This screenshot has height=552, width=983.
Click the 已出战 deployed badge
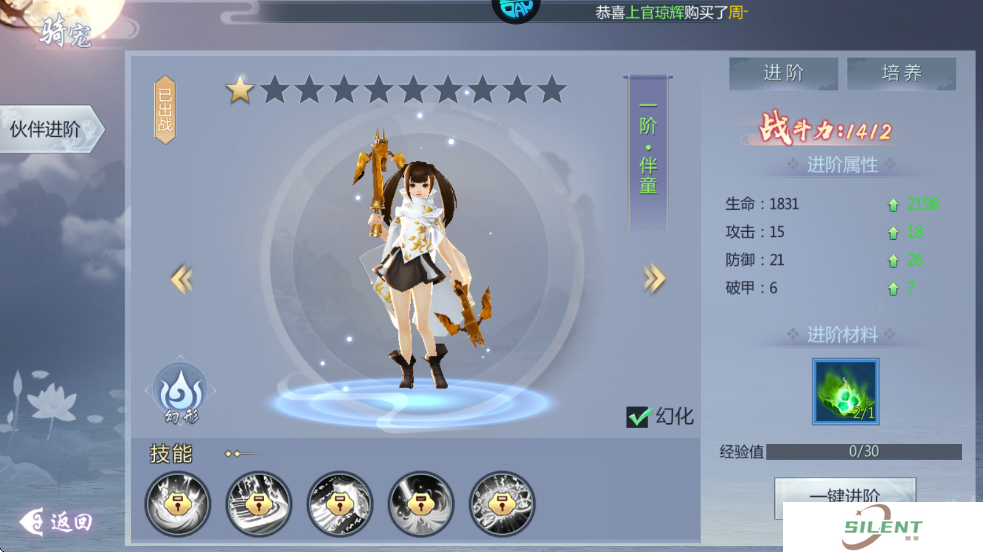point(165,109)
